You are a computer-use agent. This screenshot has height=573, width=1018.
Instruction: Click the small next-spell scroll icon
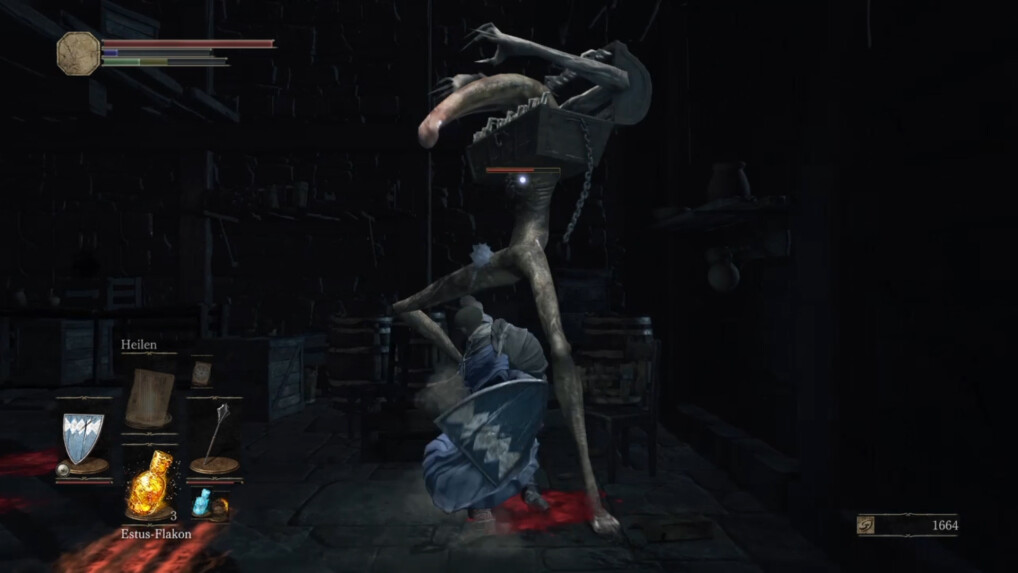pos(201,374)
